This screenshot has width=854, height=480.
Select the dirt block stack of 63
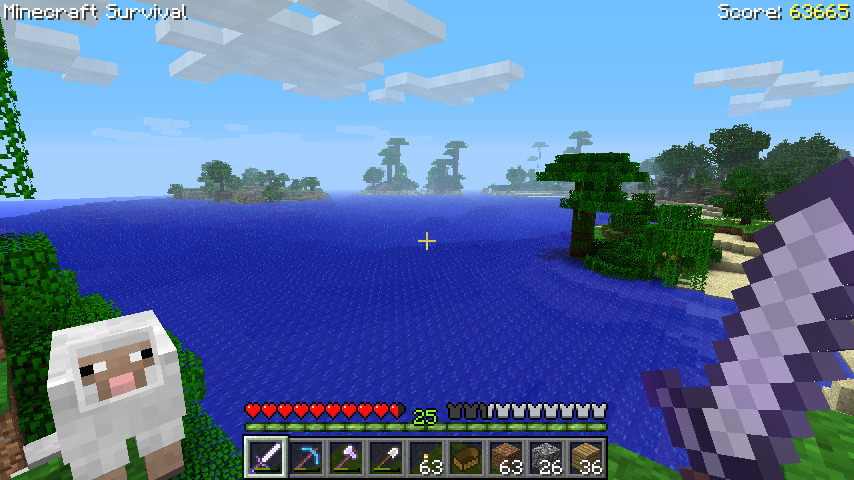(506, 458)
